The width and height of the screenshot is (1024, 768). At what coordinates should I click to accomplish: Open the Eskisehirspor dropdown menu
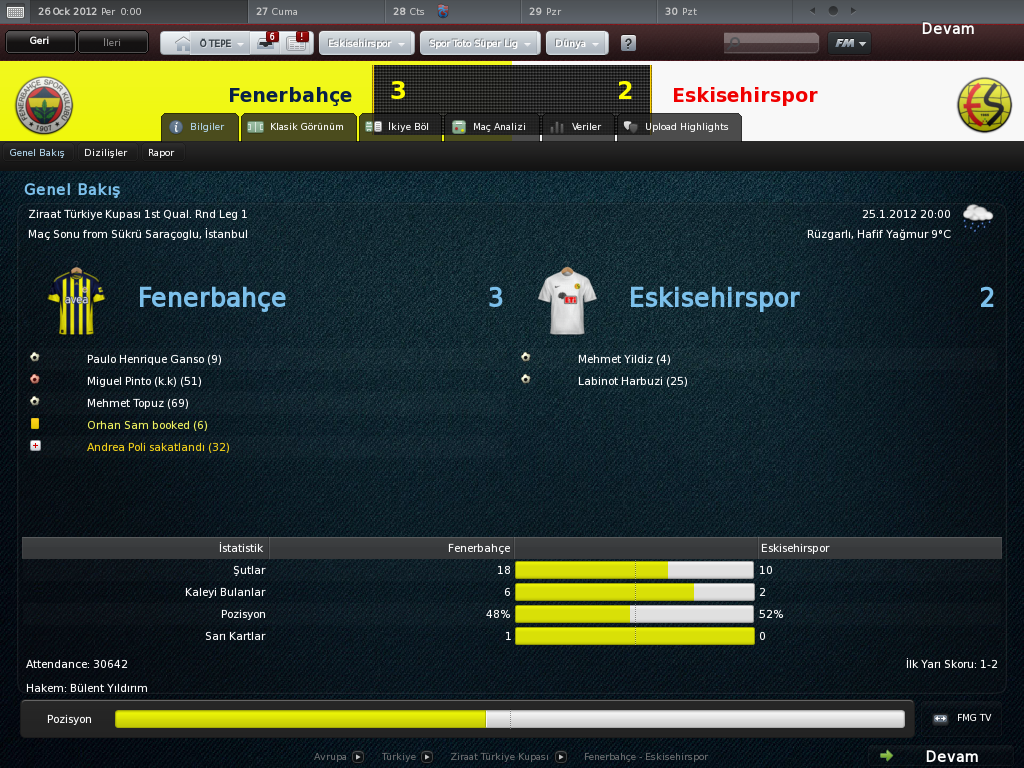[366, 44]
